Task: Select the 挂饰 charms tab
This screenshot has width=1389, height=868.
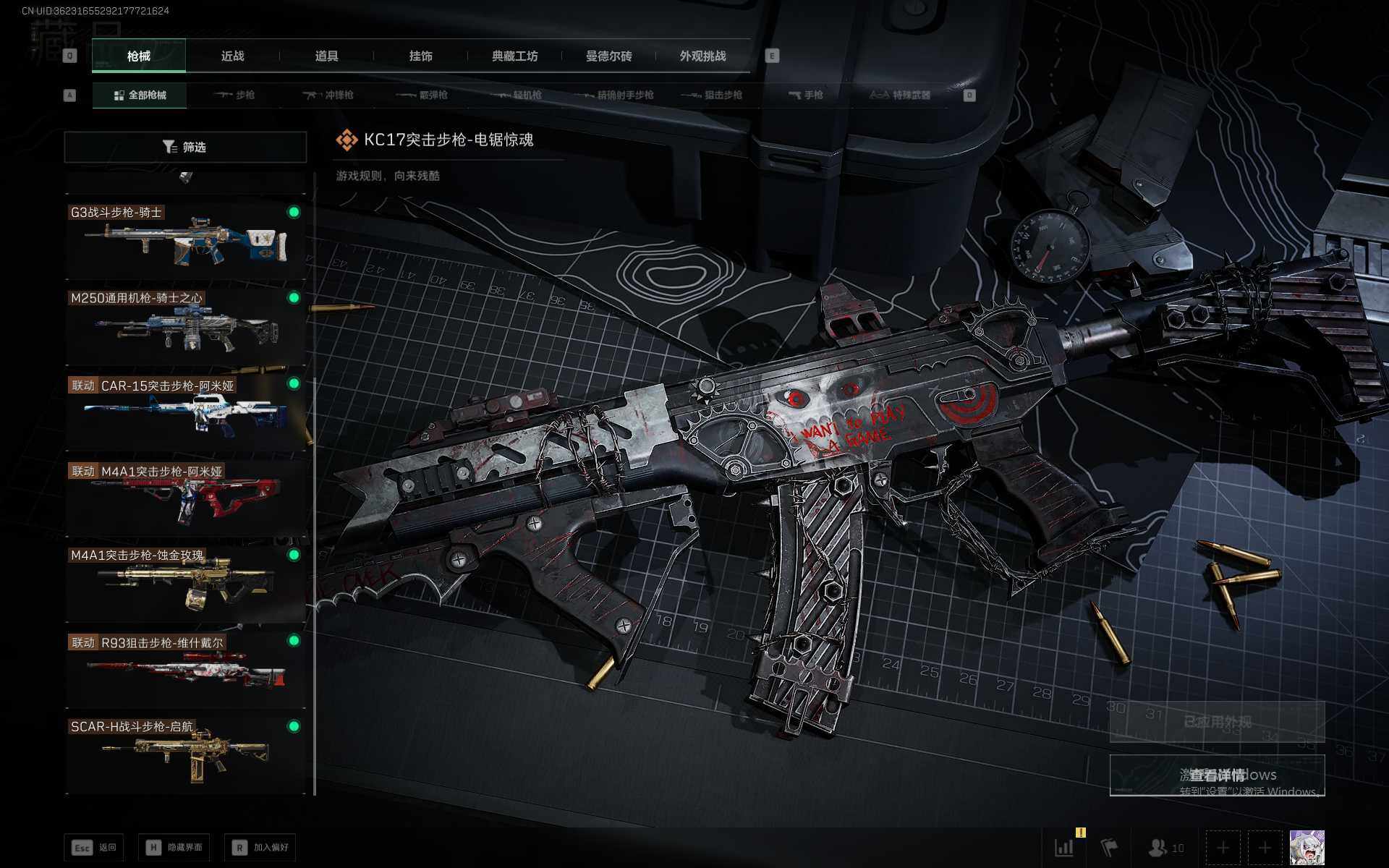Action: [420, 56]
